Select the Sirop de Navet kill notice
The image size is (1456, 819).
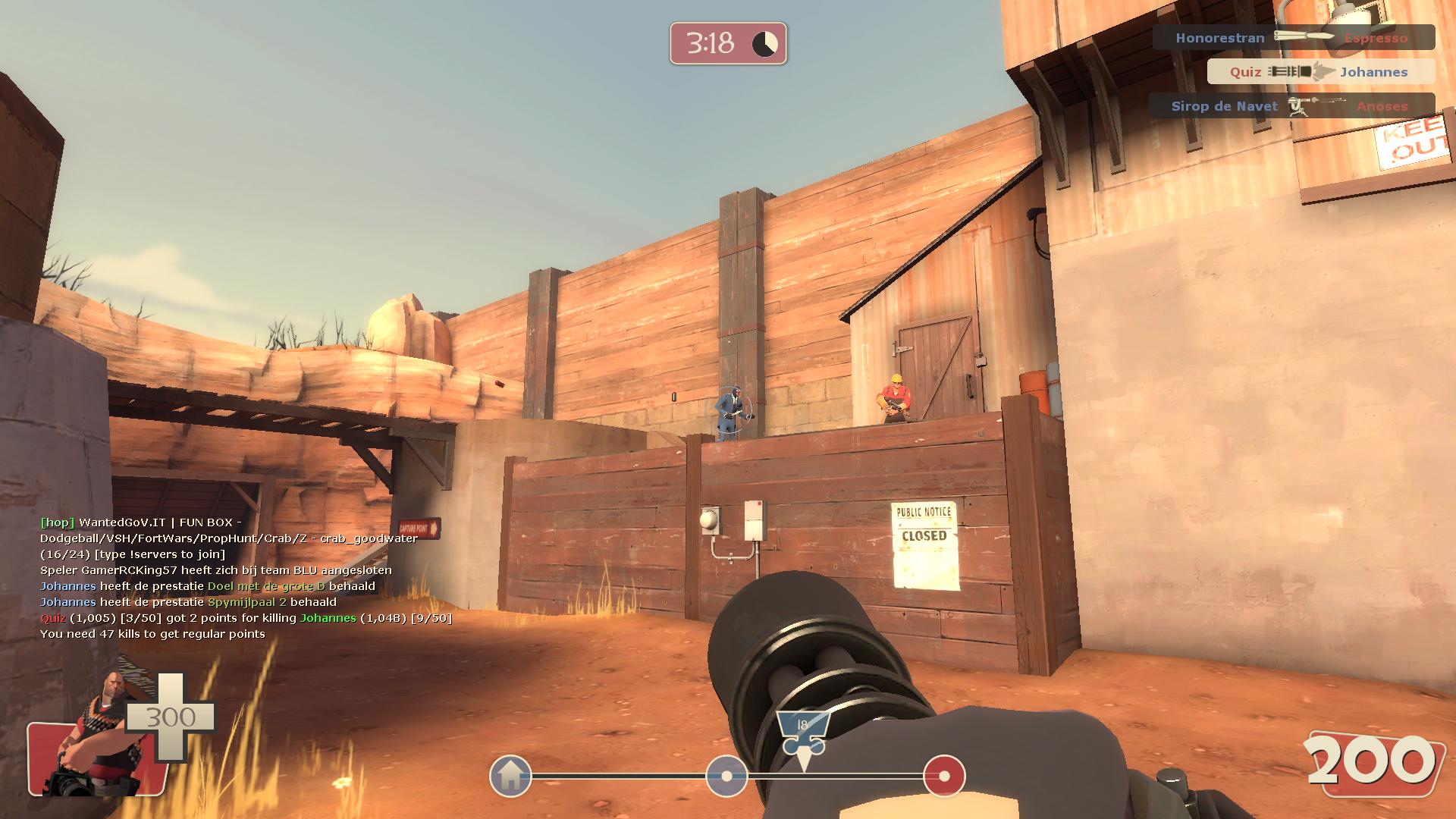click(x=1291, y=106)
